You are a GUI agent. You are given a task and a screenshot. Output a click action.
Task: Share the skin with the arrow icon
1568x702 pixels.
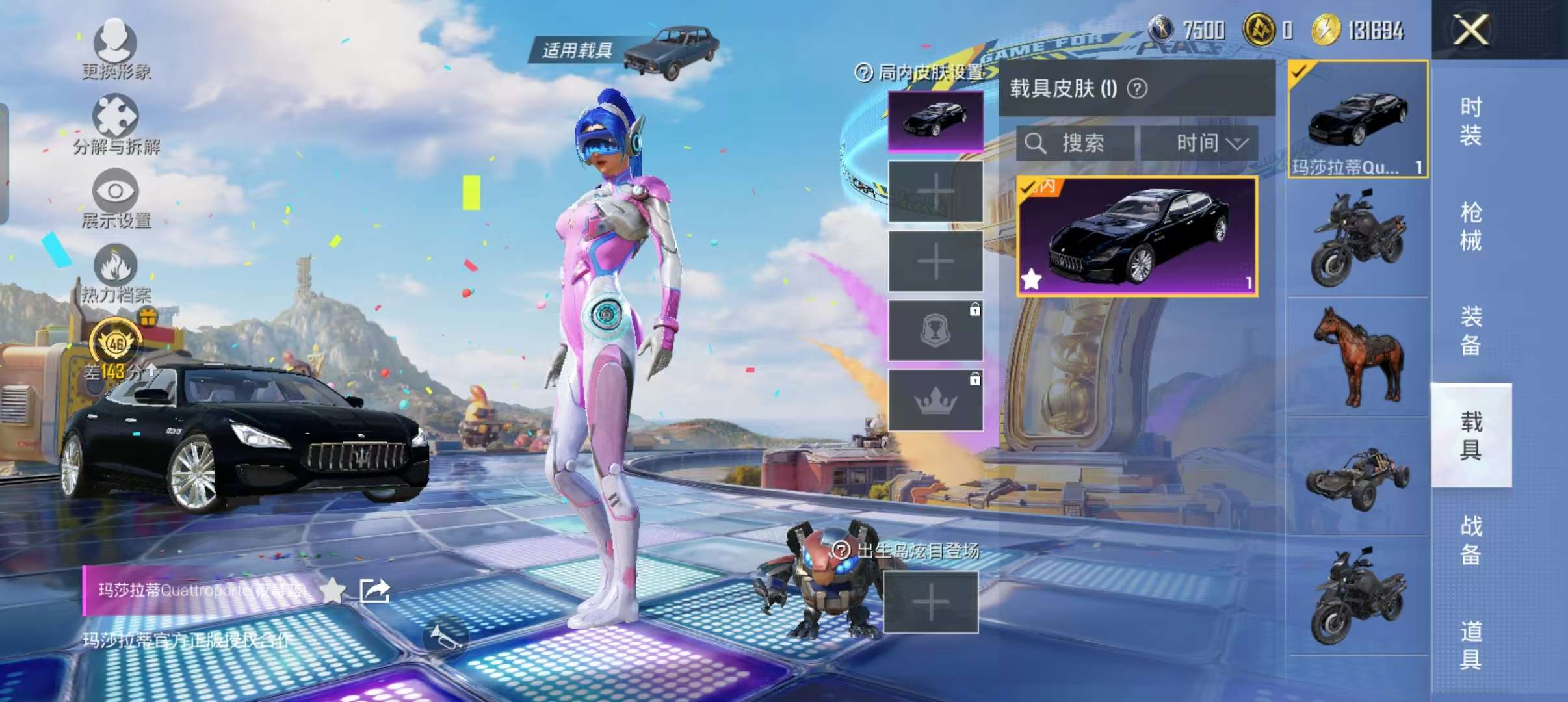[x=375, y=590]
